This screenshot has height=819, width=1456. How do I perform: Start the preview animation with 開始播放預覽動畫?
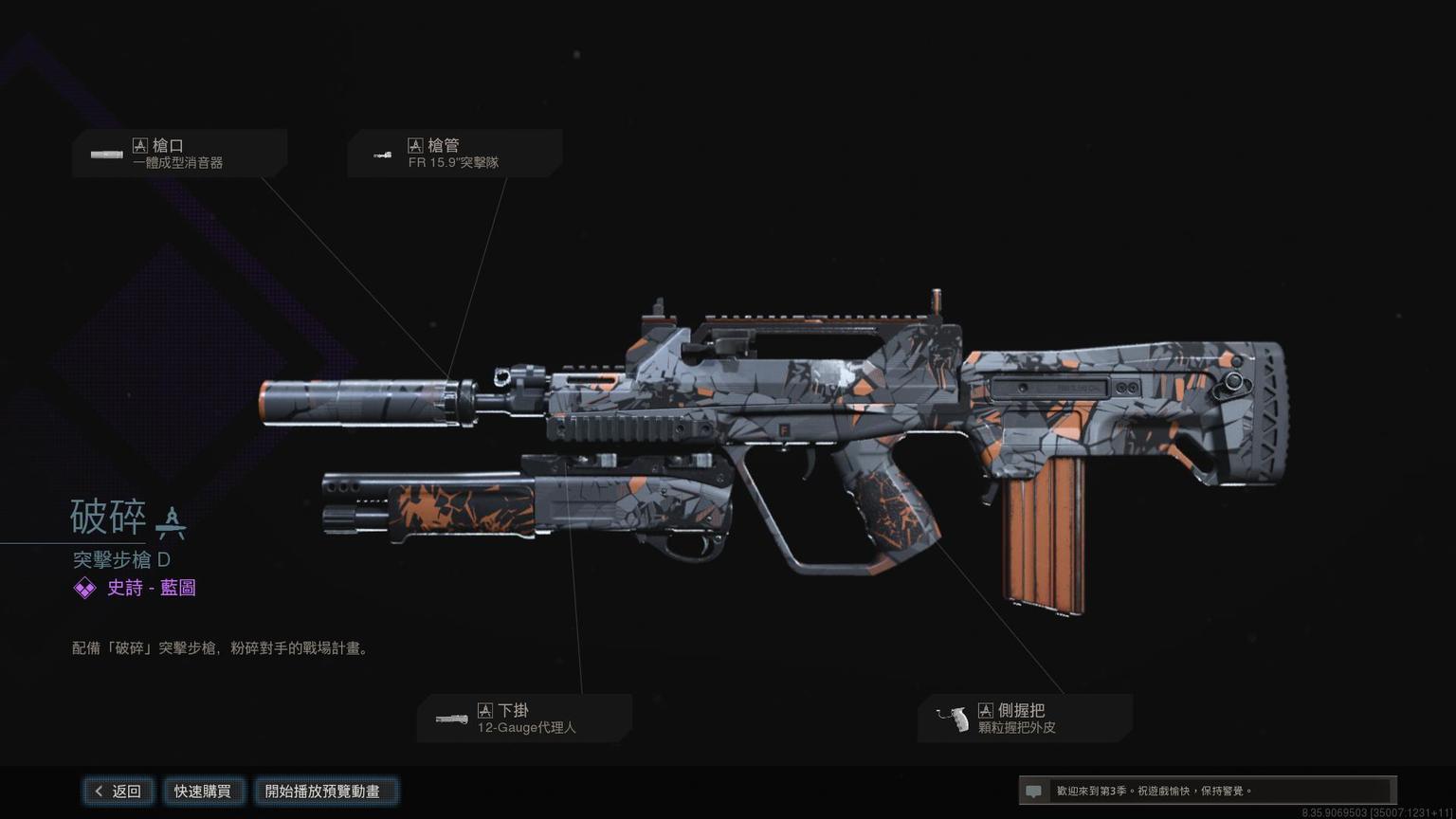tap(322, 791)
